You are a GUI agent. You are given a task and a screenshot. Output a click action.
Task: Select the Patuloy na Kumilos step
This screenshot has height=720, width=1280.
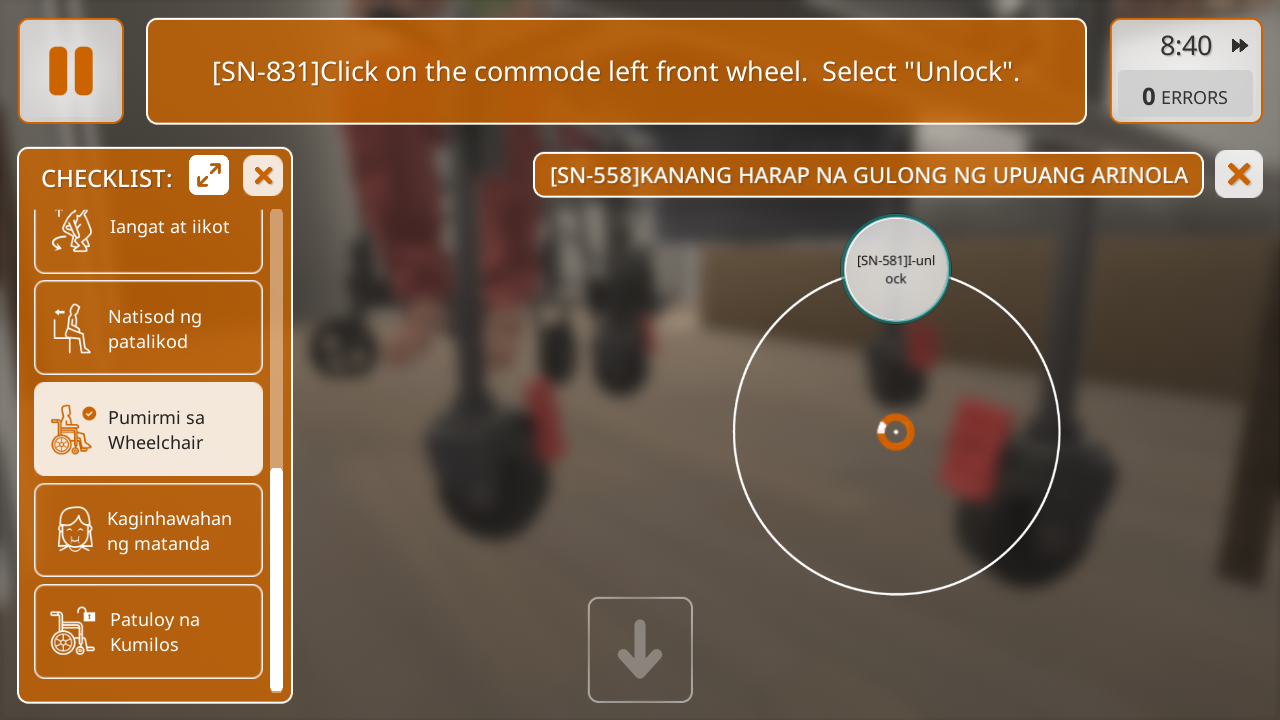click(148, 631)
